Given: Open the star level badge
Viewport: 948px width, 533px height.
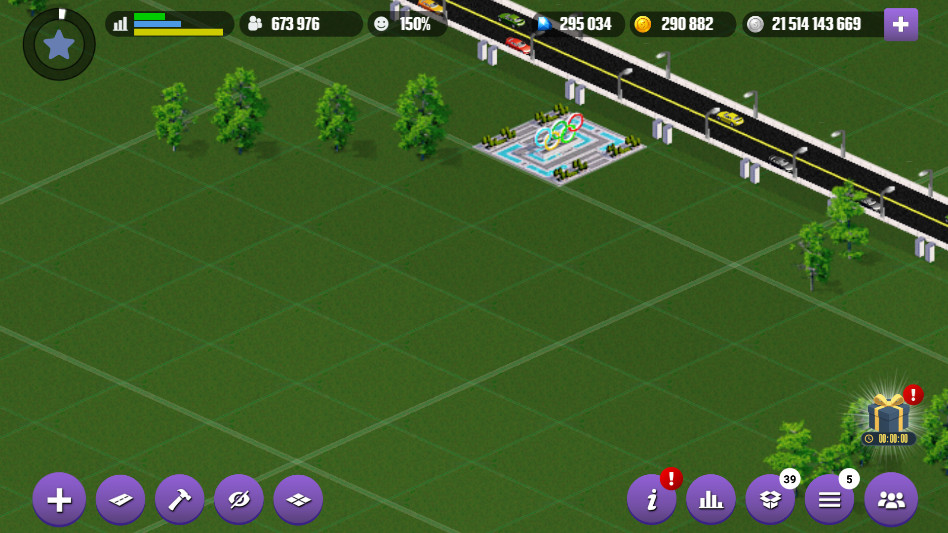Looking at the screenshot, I should (59, 44).
